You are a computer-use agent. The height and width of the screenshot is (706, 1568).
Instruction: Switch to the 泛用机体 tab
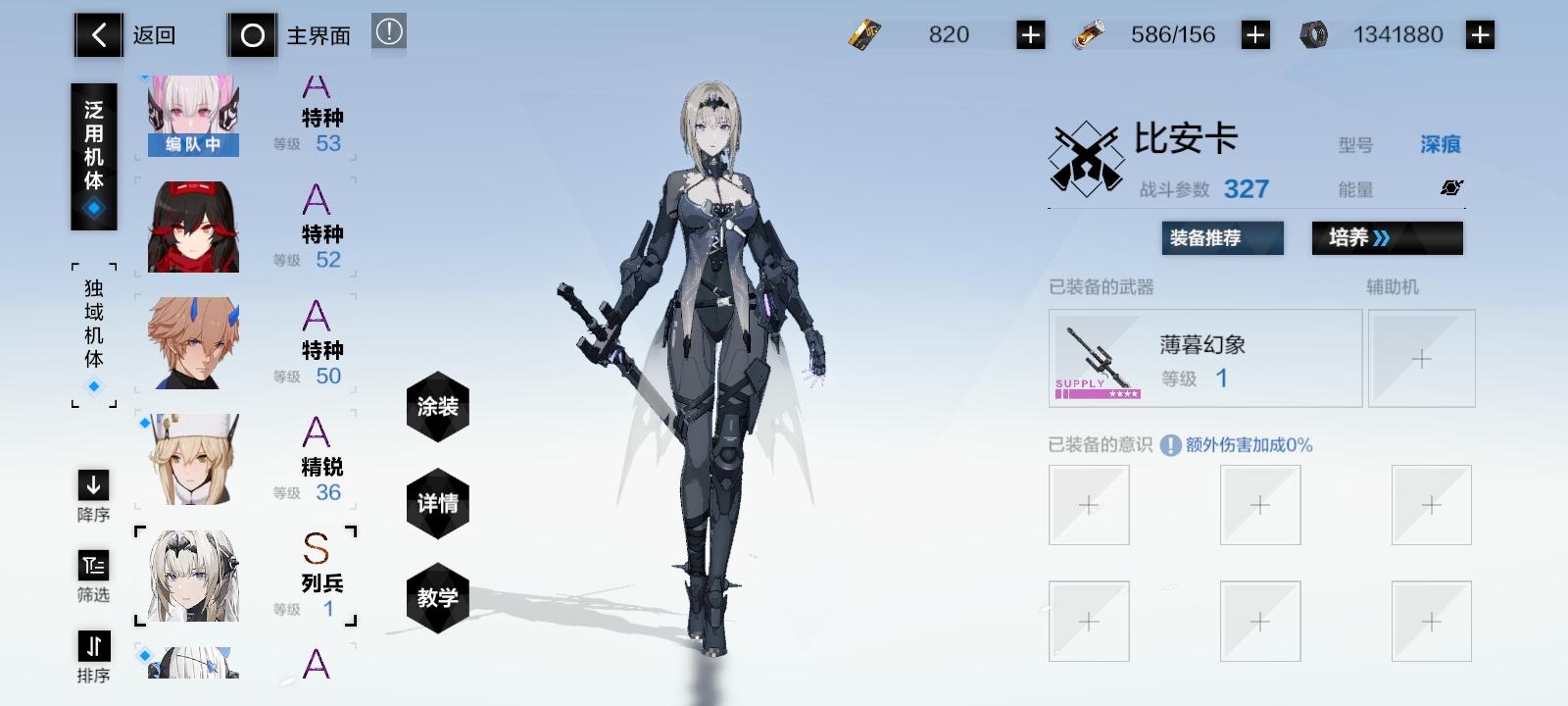(x=93, y=155)
